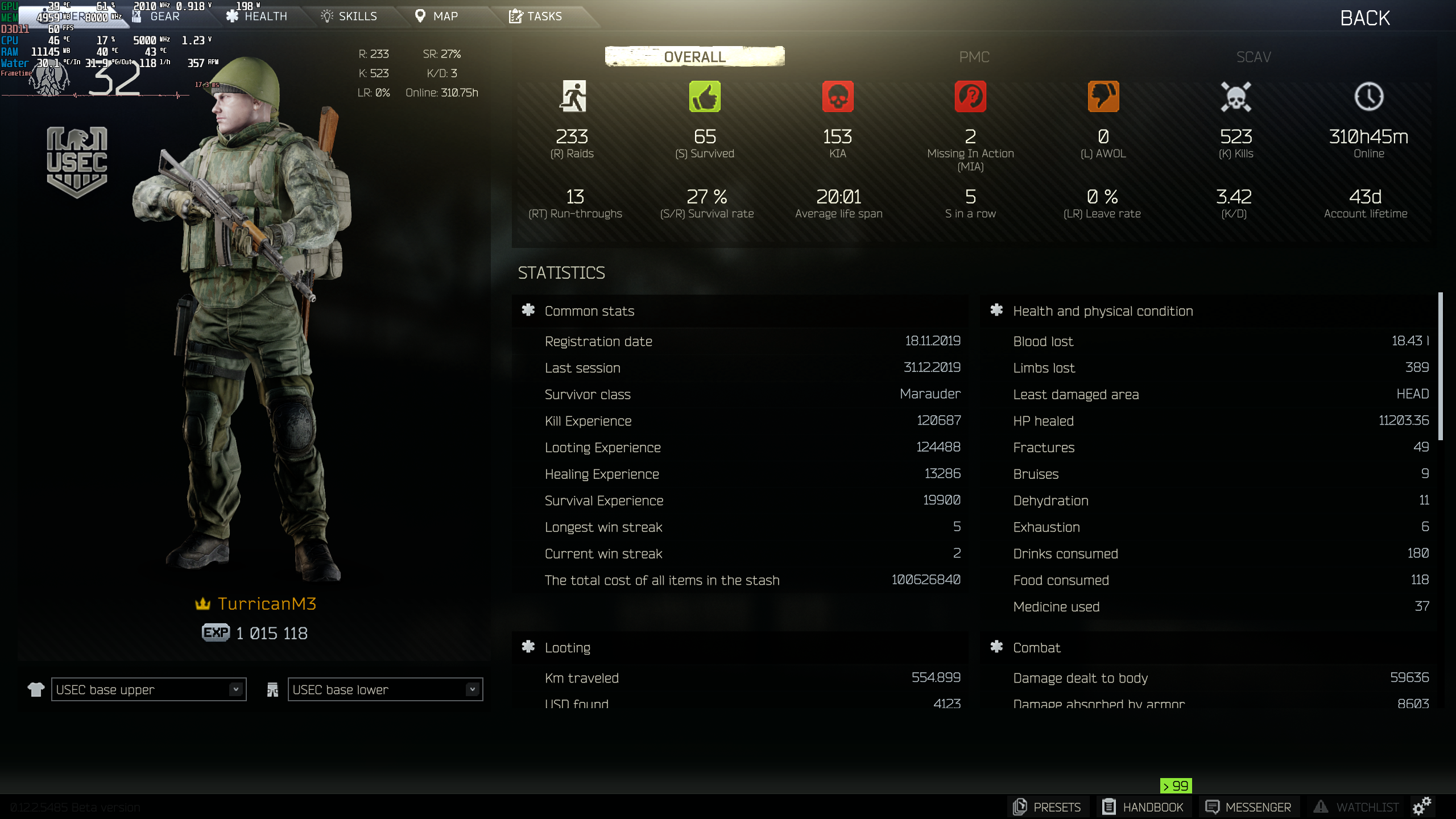Click the Raids runner icon
Viewport: 1456px width, 819px height.
click(574, 97)
